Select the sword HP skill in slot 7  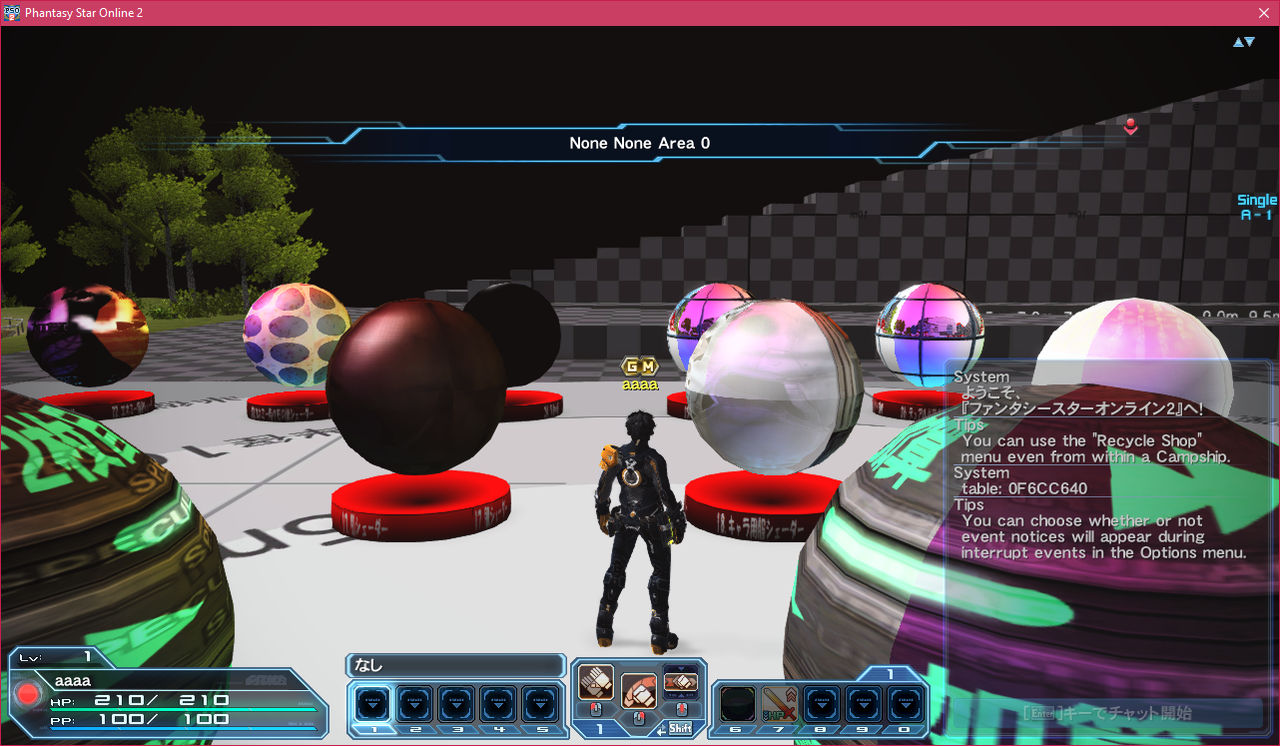[779, 704]
